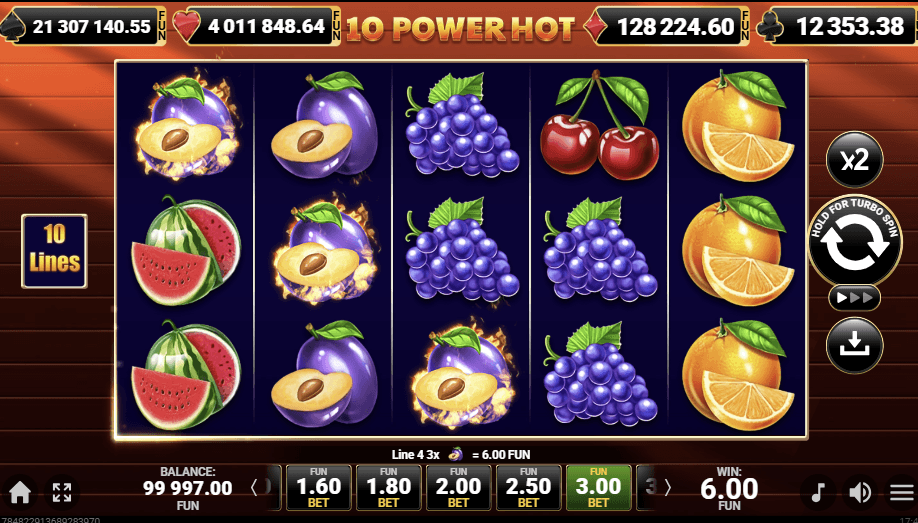918x523 pixels.
Task: Show higher bets with right arrow
Action: point(668,488)
